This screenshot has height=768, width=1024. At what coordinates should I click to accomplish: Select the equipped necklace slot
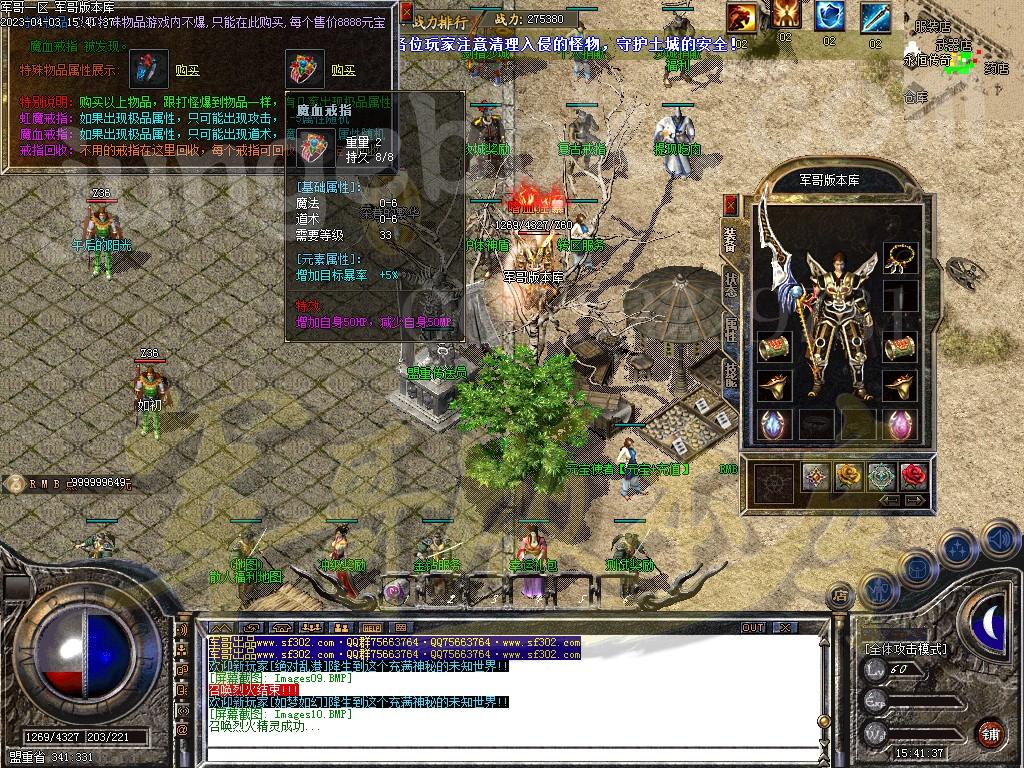900,259
